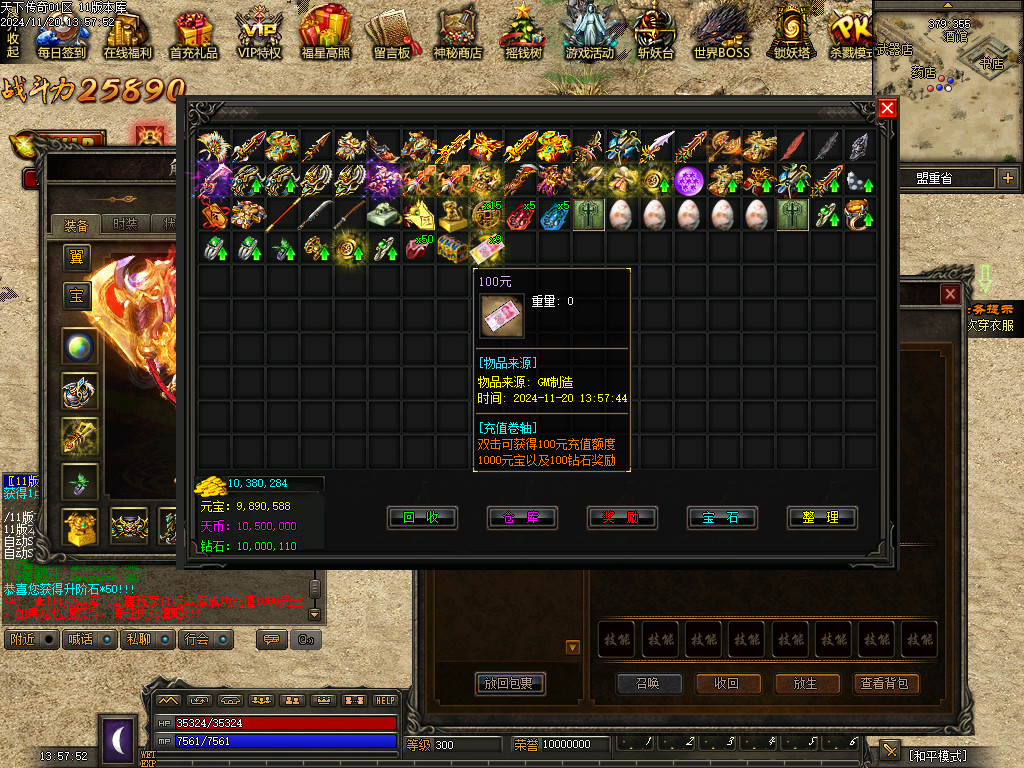The width and height of the screenshot is (1024, 768).
Task: Open the 世界BOSS panel
Action: 721,33
